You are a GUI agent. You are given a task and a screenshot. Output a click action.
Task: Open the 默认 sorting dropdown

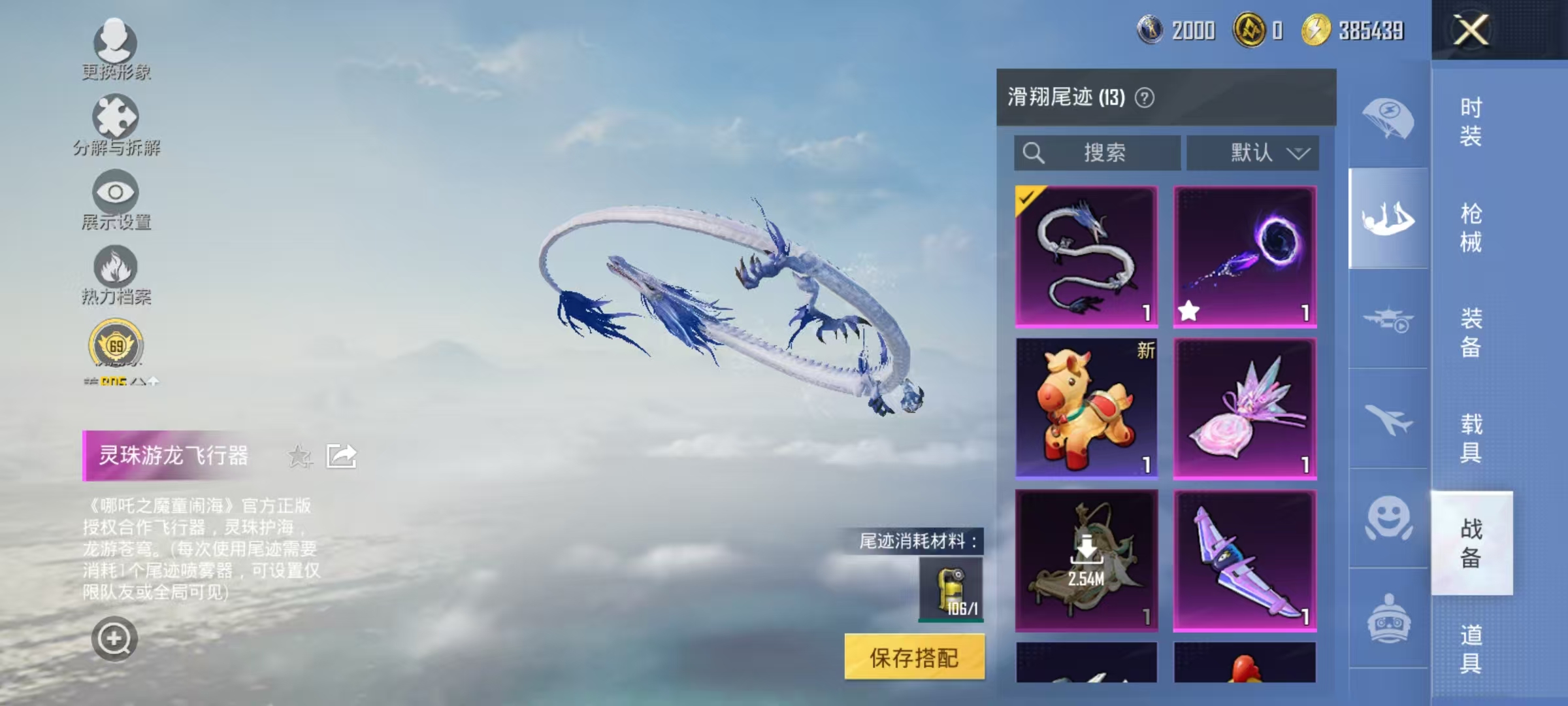1253,152
